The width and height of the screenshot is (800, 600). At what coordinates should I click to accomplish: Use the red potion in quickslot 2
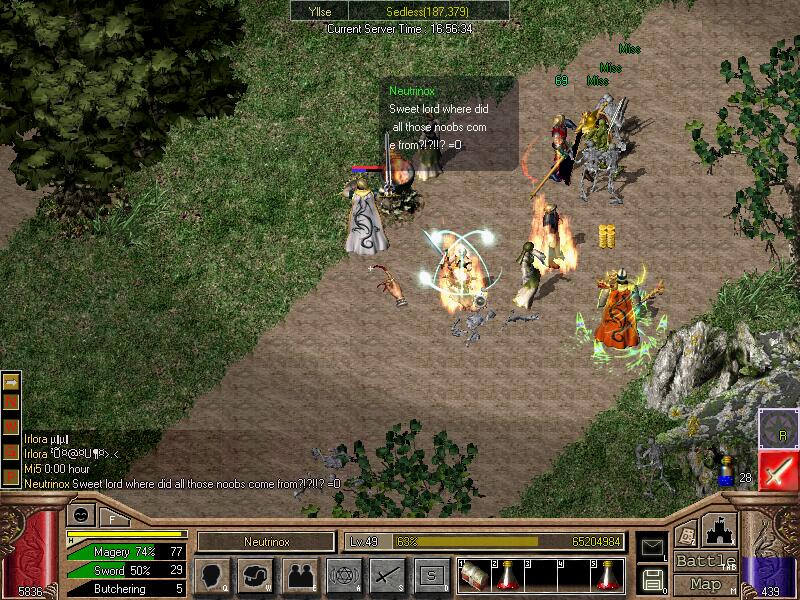coord(507,575)
